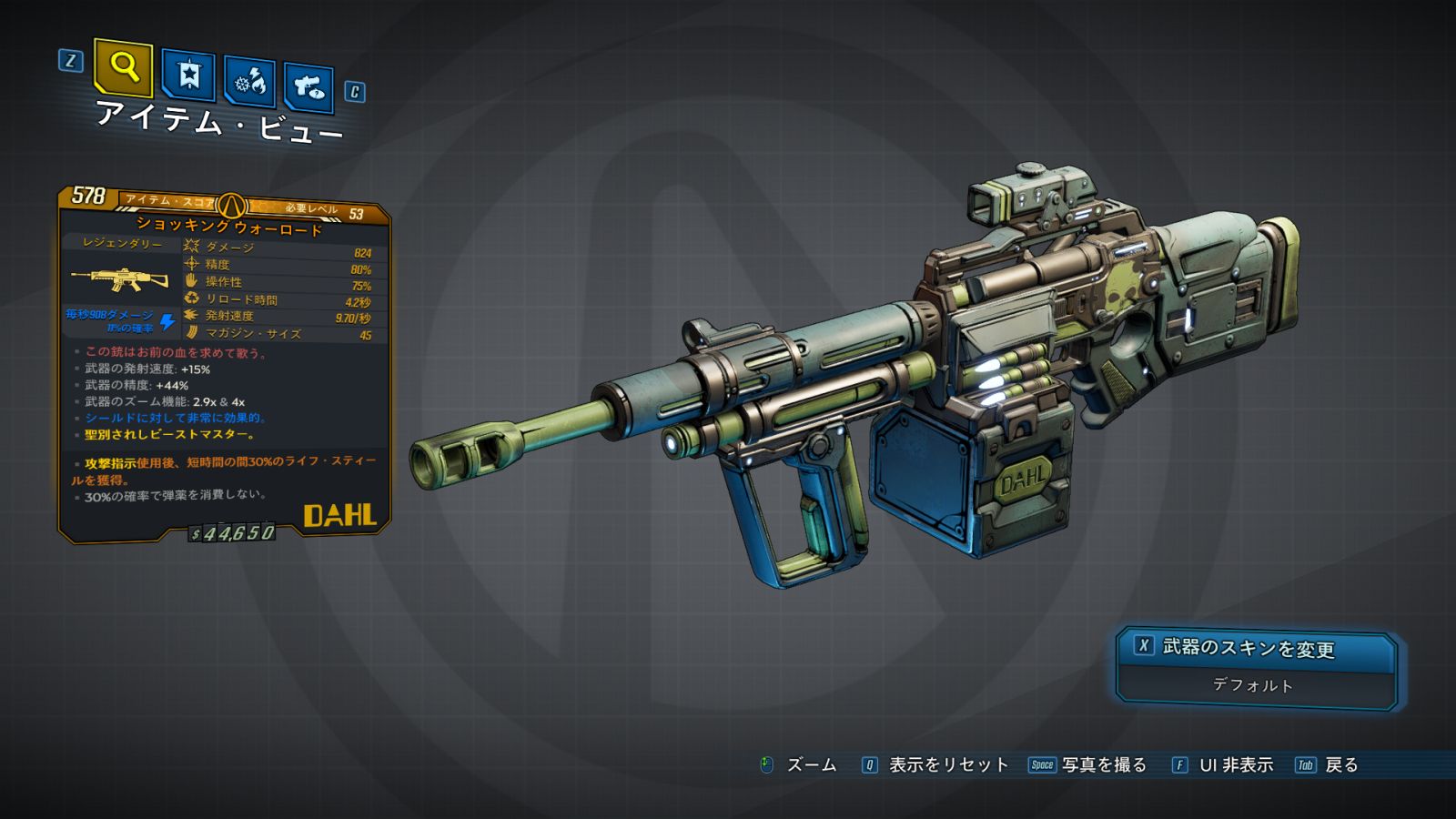Image resolution: width=1456 pixels, height=819 pixels.
Task: Hide the interface with UI 非表示
Action: pyautogui.click(x=1235, y=765)
